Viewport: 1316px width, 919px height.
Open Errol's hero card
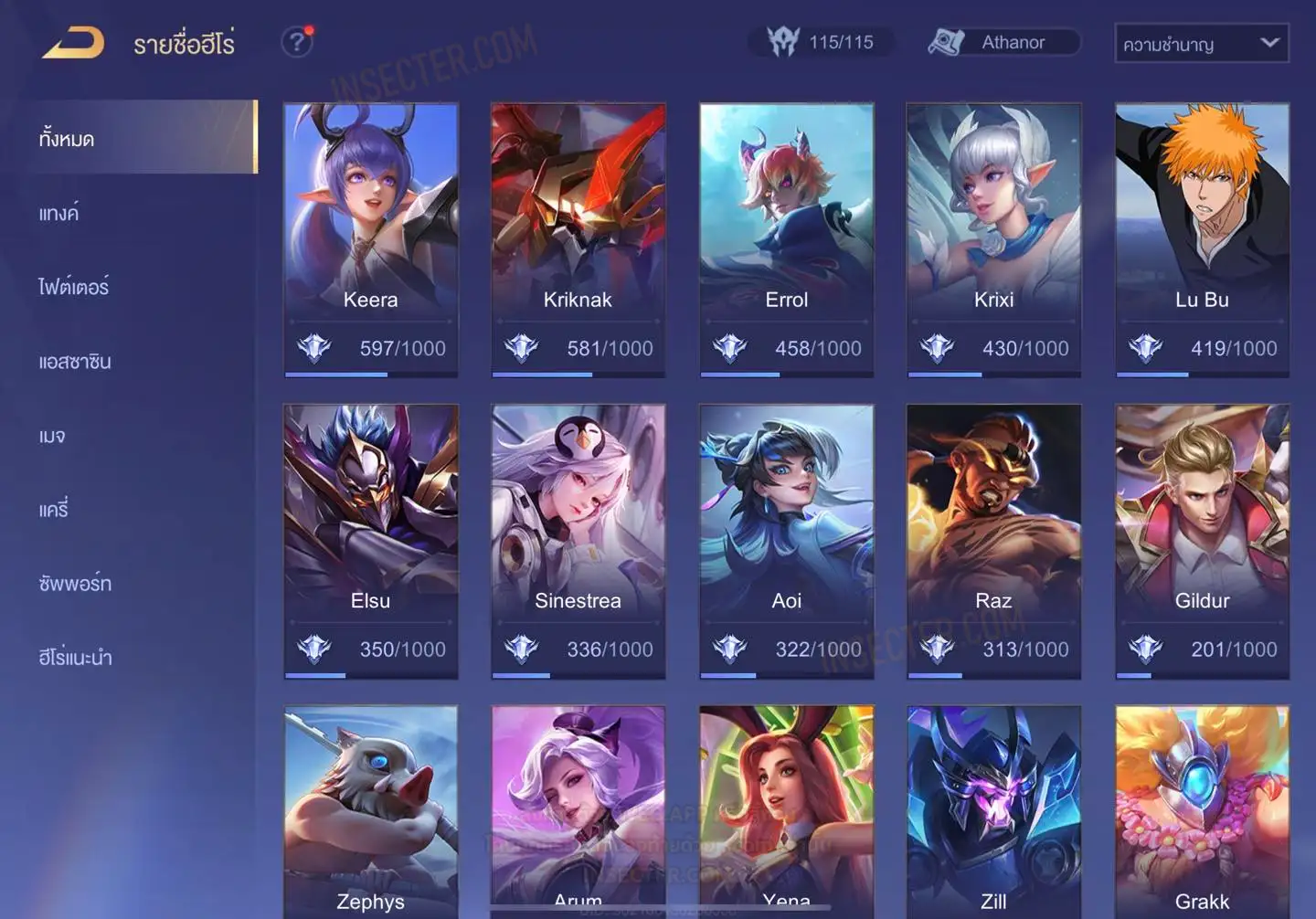(786, 239)
